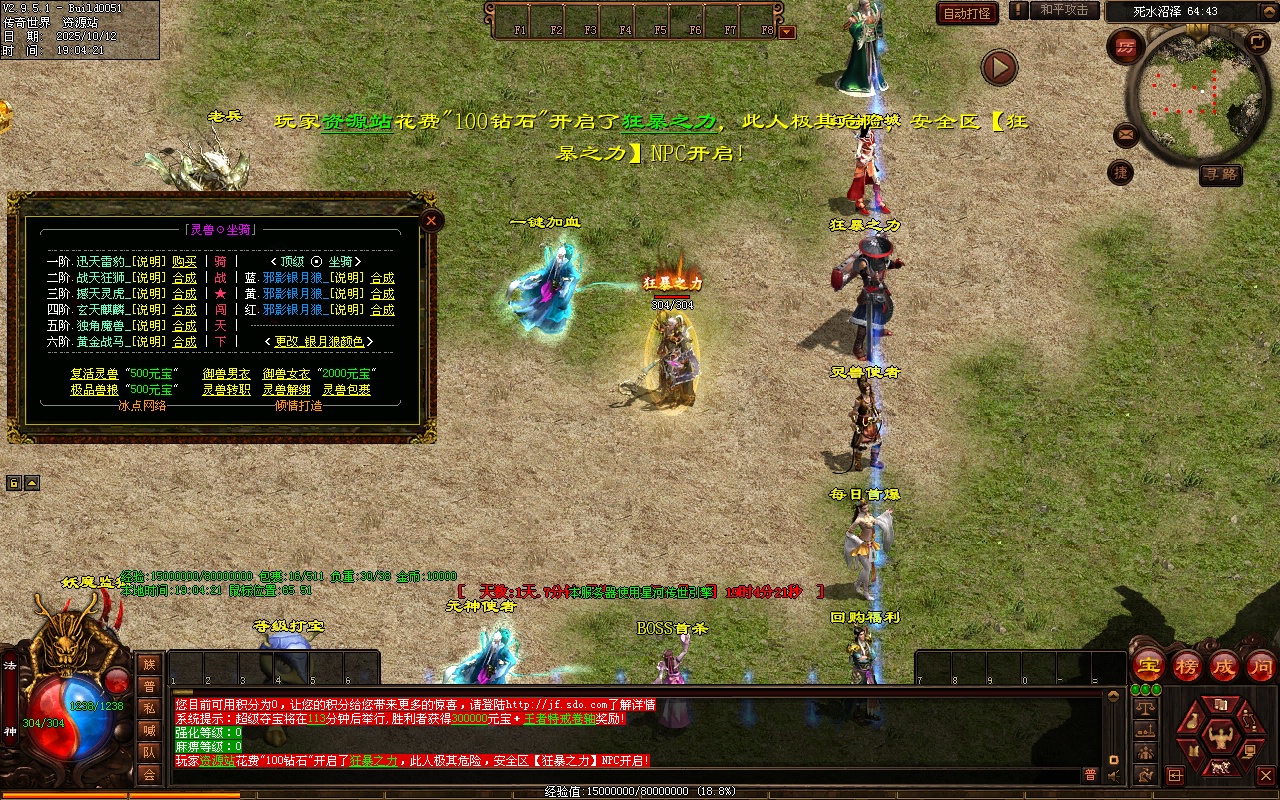The width and height of the screenshot is (1280, 800).
Task: Close the 灵兽坐骑 mount dialog
Action: (x=431, y=221)
